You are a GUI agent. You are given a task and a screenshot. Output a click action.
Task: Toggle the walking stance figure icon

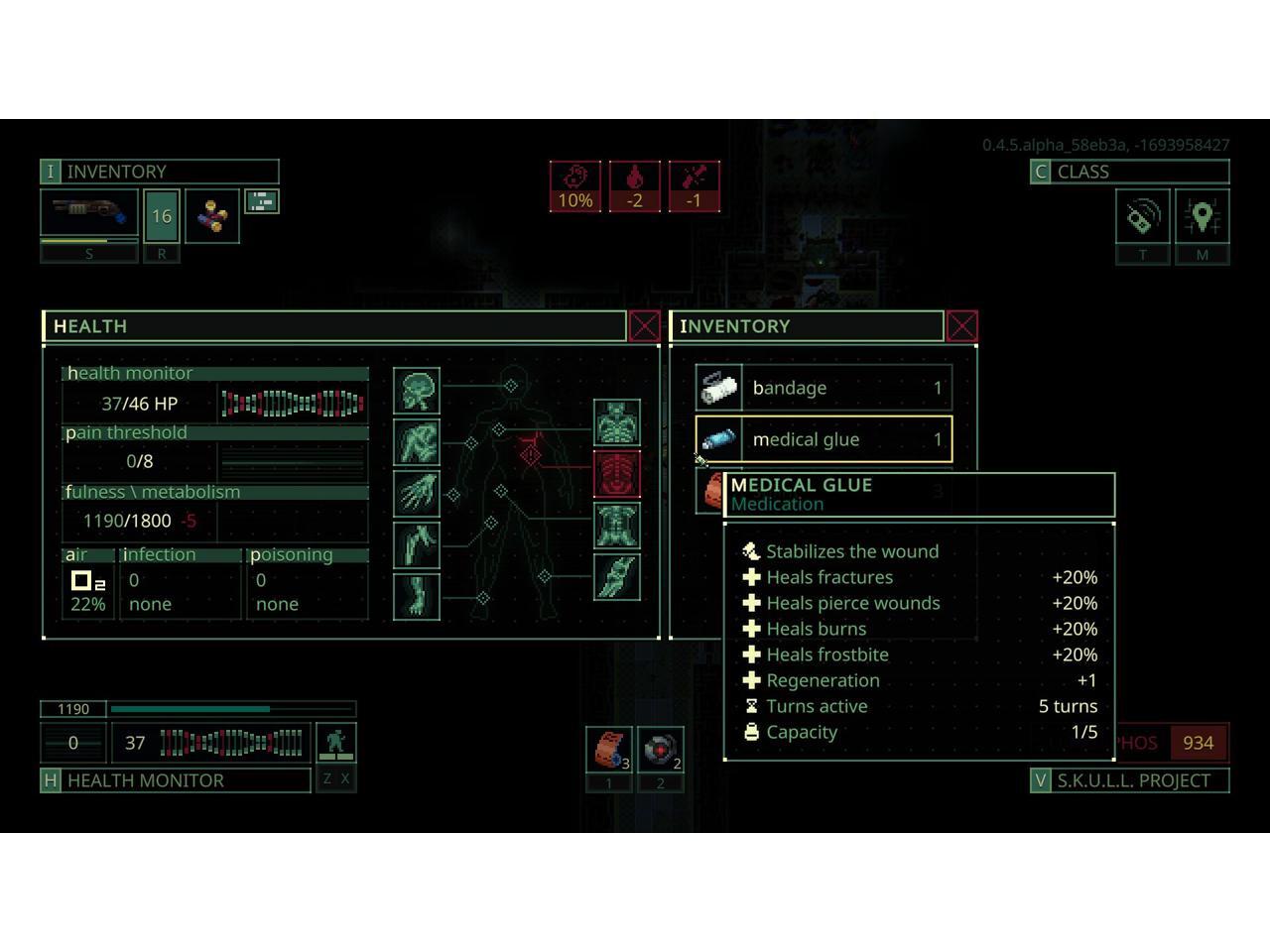pos(335,743)
